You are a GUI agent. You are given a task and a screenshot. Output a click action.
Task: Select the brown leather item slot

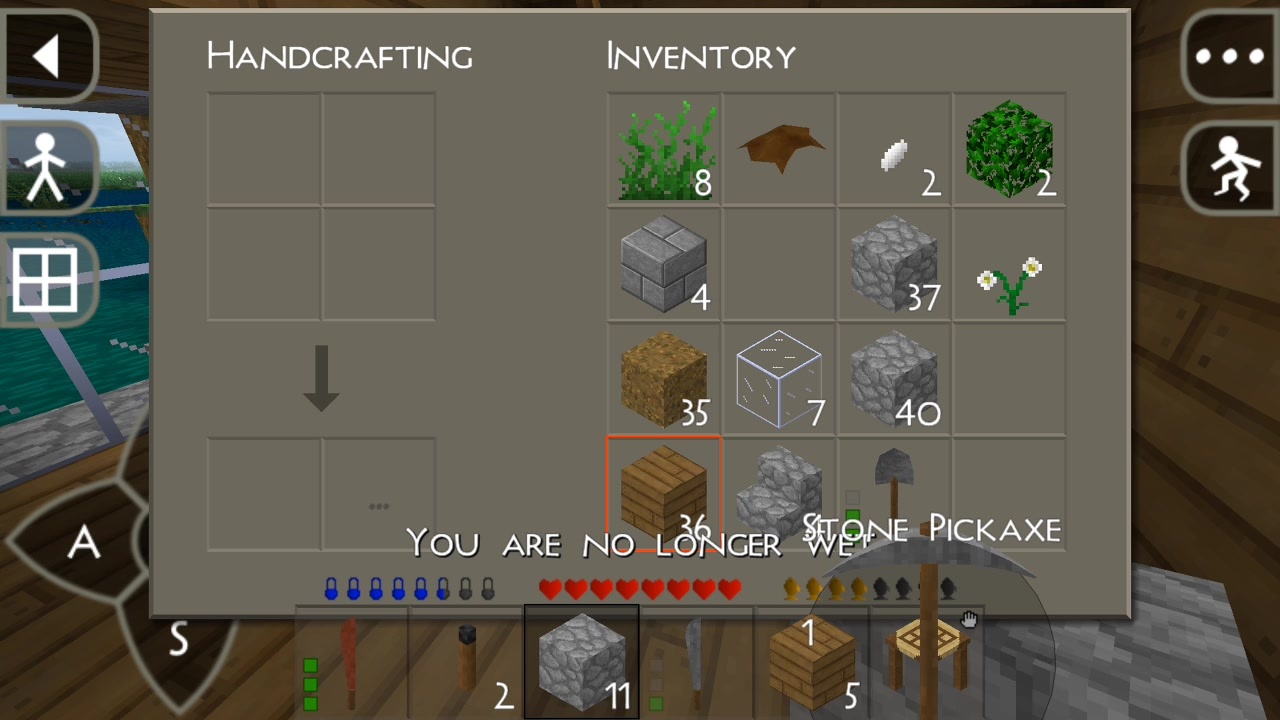780,150
